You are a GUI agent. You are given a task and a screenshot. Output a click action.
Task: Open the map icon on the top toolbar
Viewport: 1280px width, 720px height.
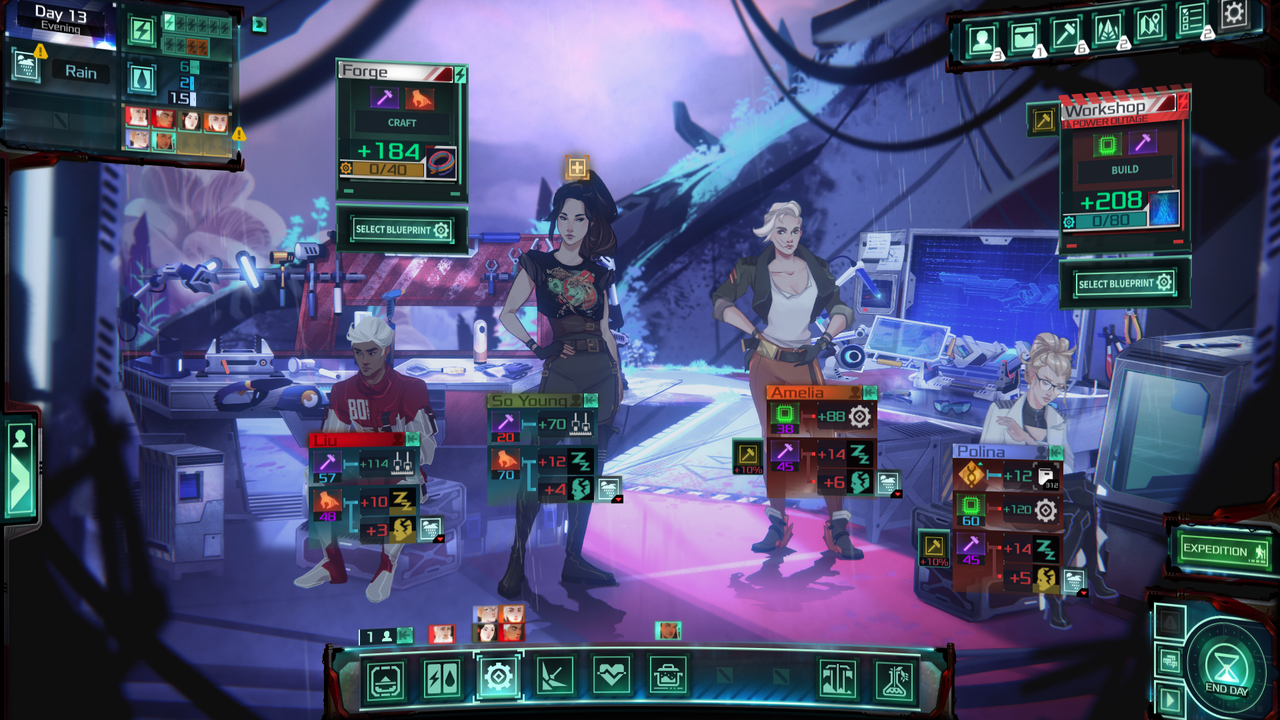coord(1150,25)
